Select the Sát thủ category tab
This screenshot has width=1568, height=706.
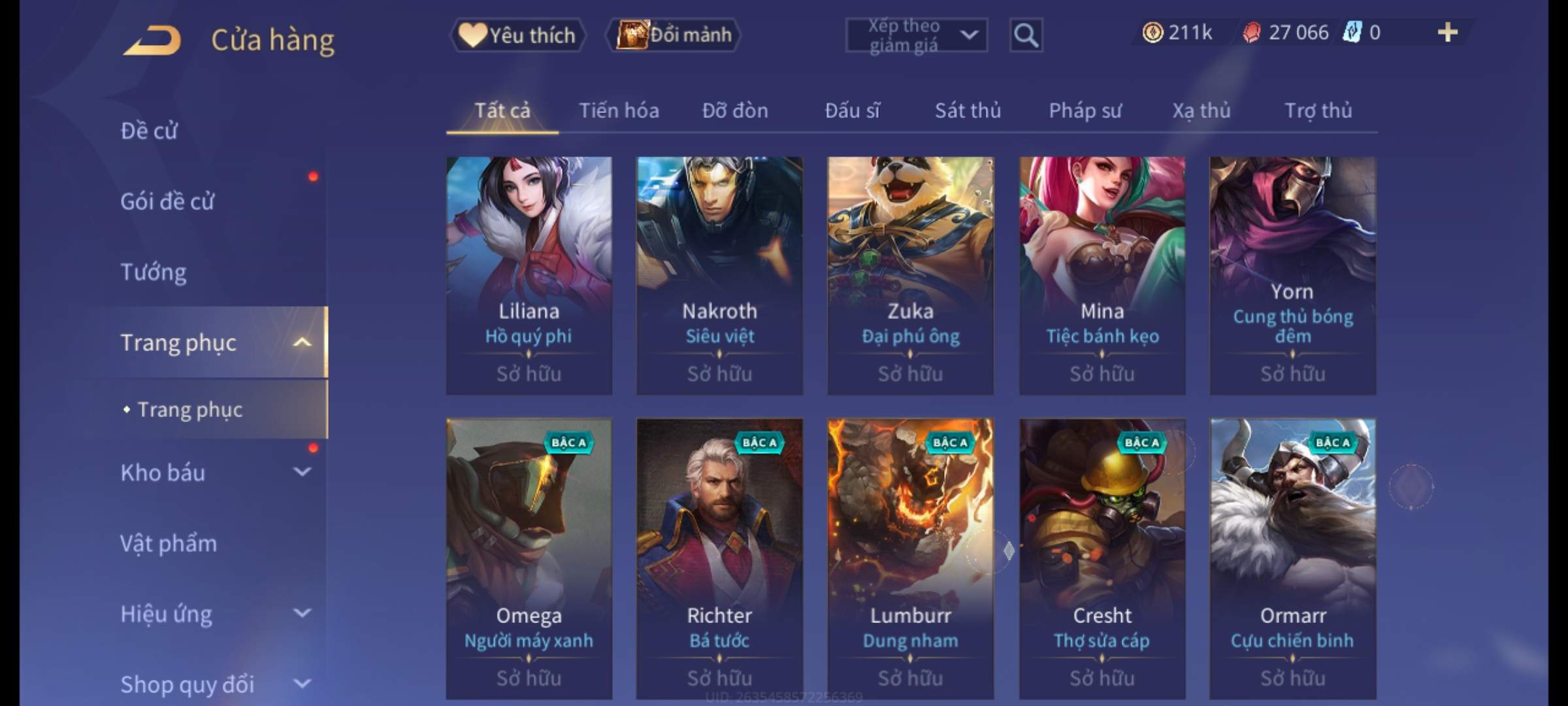click(x=968, y=111)
